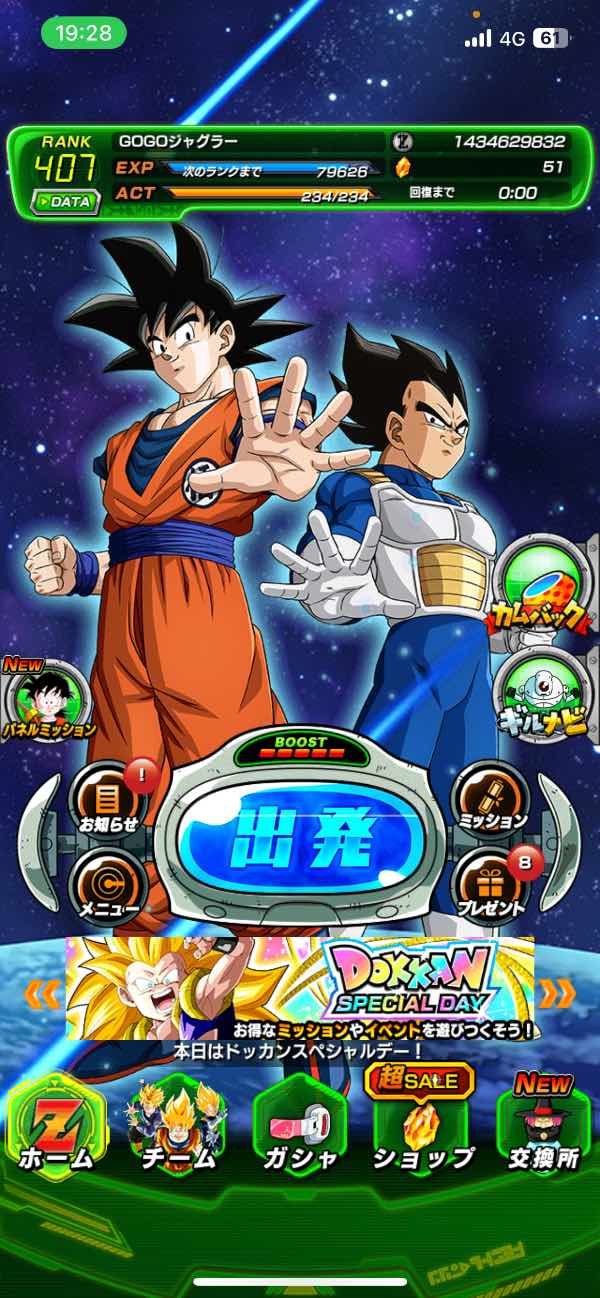
Task: Select the Dokkan Special Day banner
Action: point(300,988)
